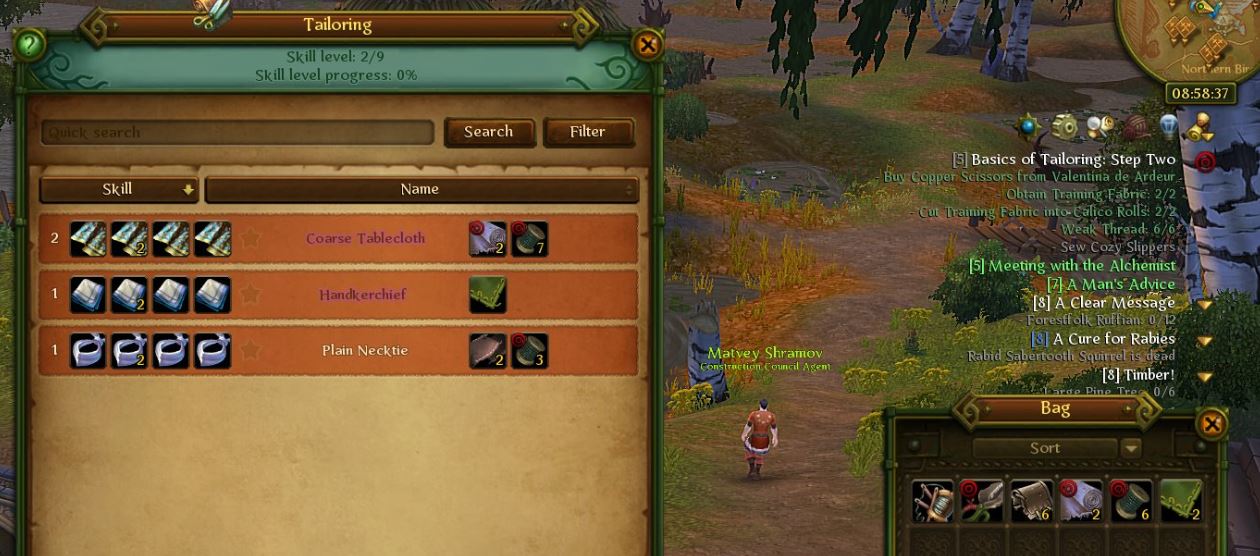Click the Search button
The height and width of the screenshot is (556, 1260).
coord(489,132)
